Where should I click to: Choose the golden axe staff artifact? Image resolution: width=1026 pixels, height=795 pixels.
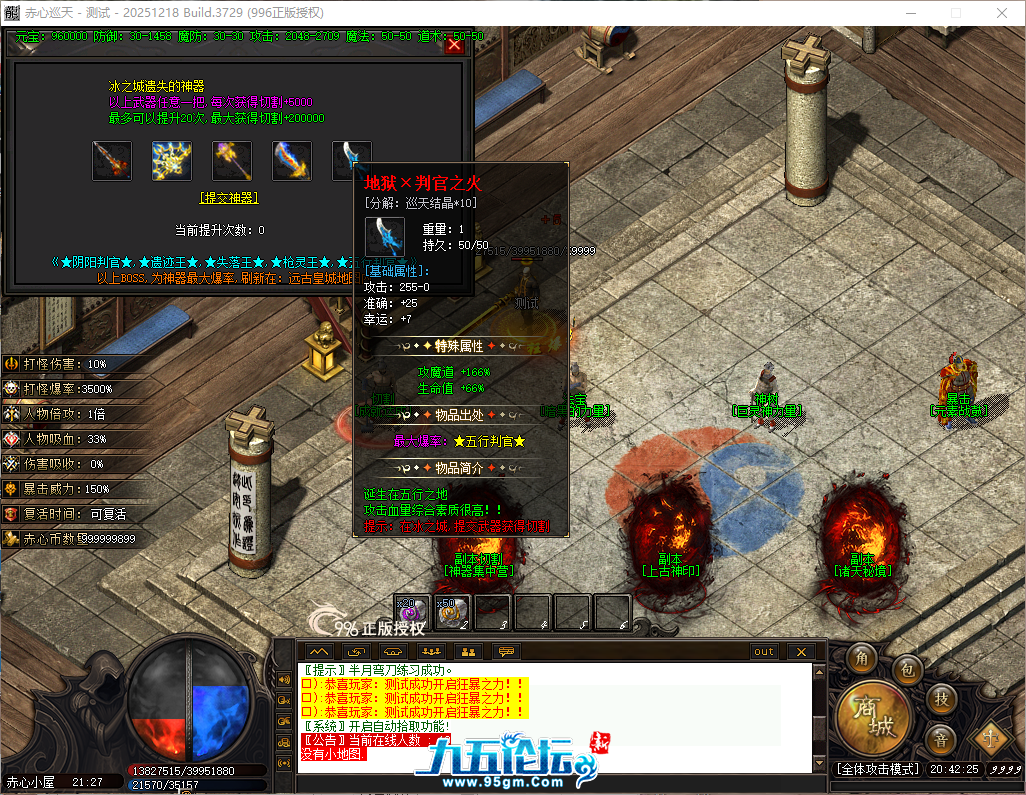coord(232,161)
